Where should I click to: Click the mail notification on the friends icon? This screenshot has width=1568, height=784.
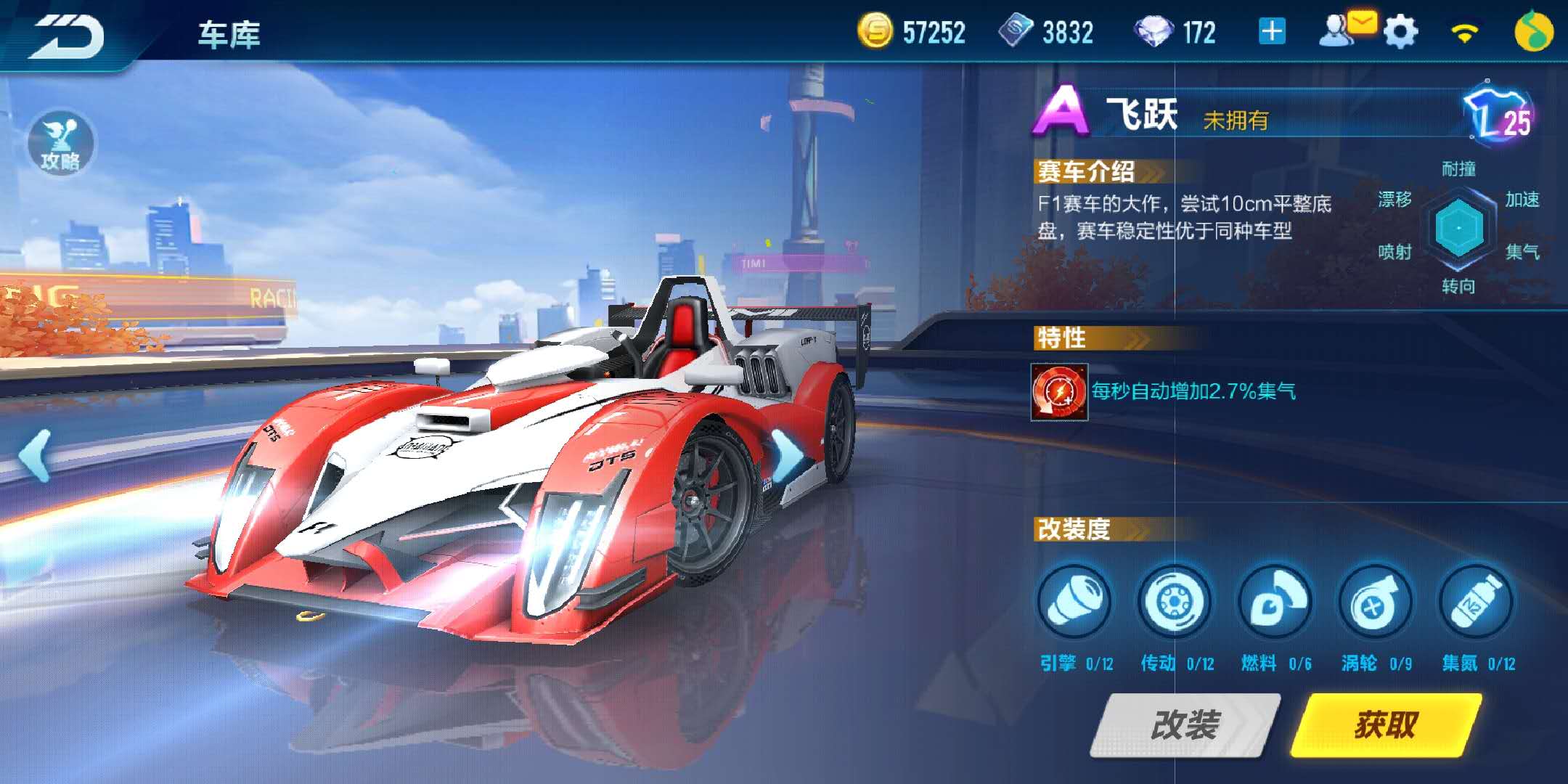click(x=1363, y=22)
